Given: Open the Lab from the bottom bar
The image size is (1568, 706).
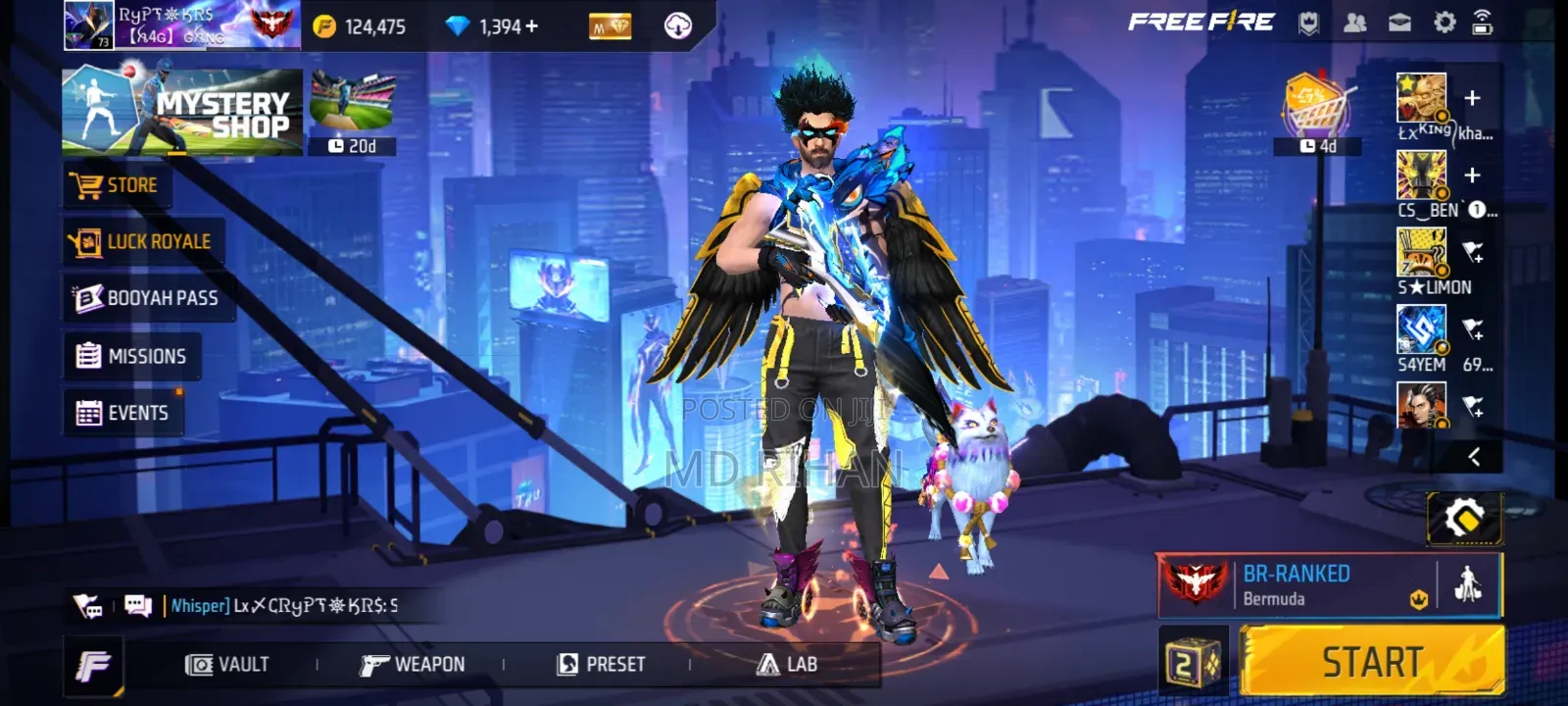Looking at the screenshot, I should (790, 664).
